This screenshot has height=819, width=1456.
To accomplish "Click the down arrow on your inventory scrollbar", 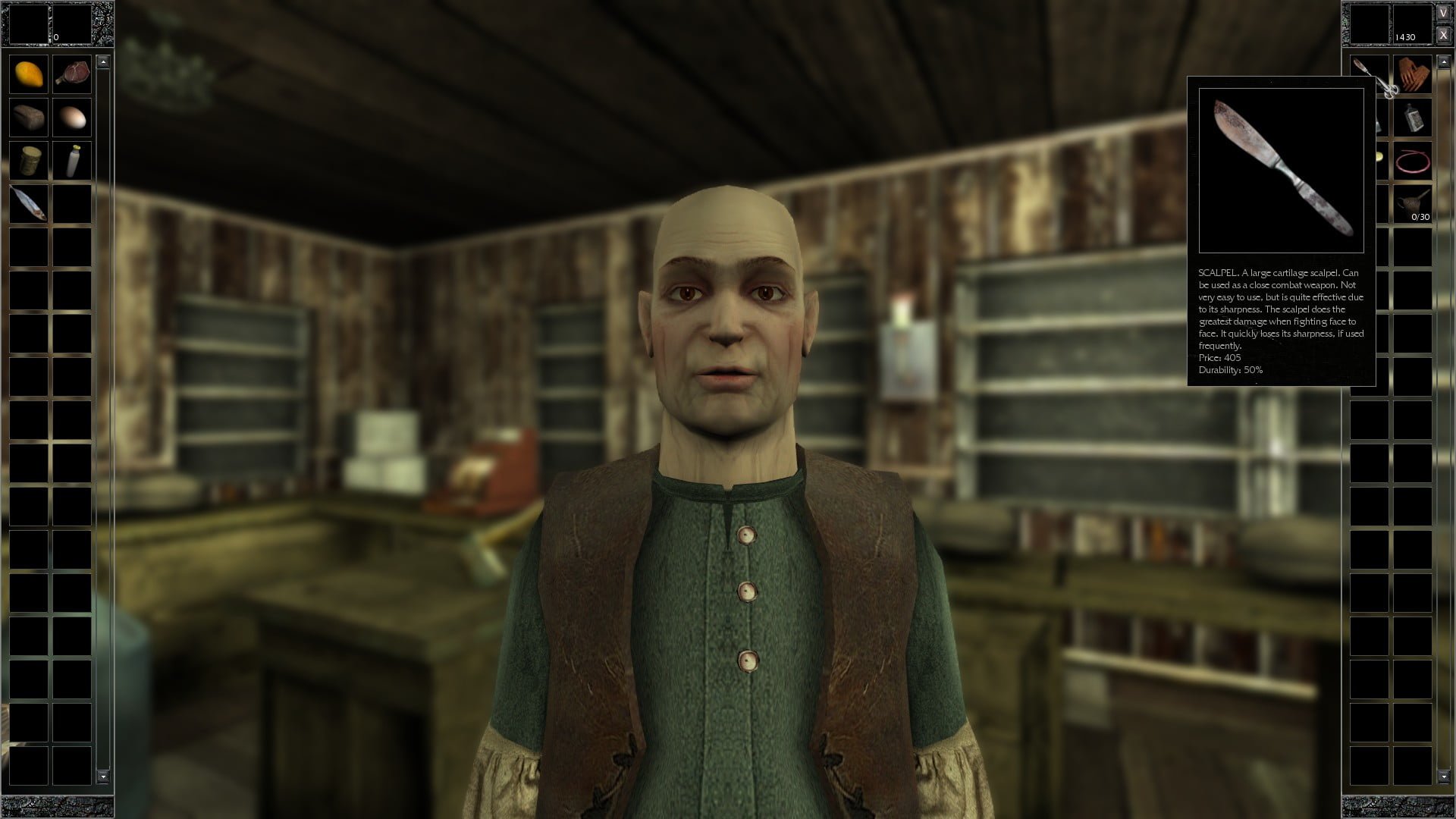I will (x=102, y=777).
